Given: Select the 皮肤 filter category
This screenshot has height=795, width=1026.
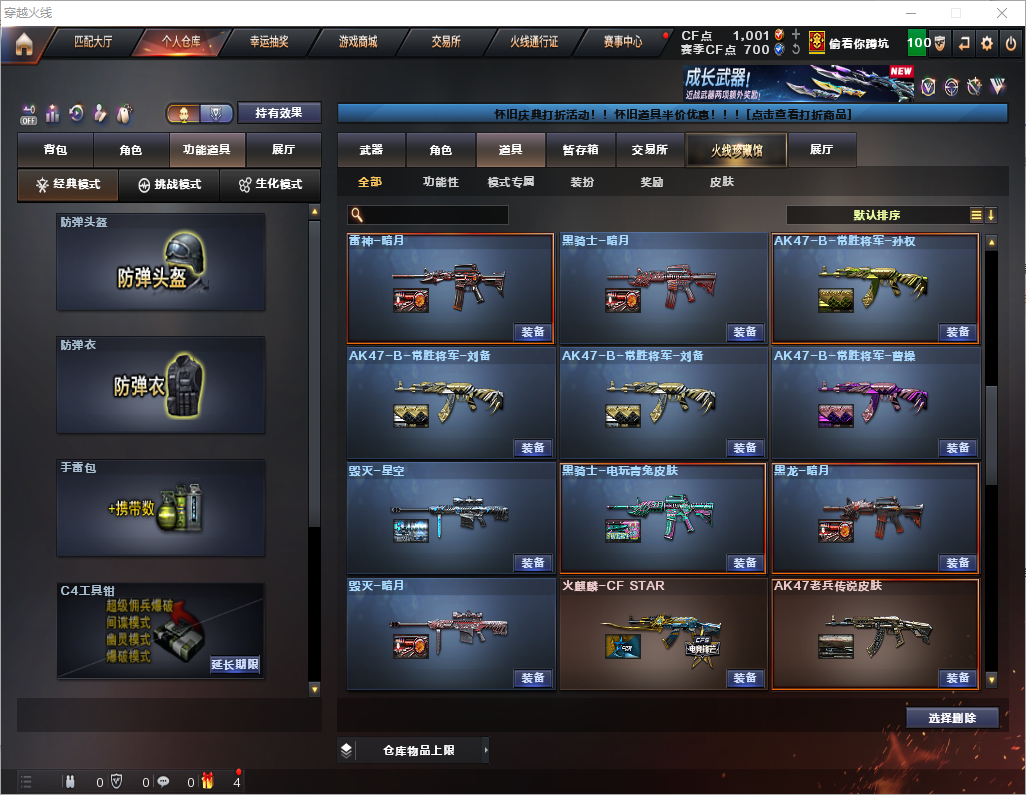Looking at the screenshot, I should (x=721, y=182).
